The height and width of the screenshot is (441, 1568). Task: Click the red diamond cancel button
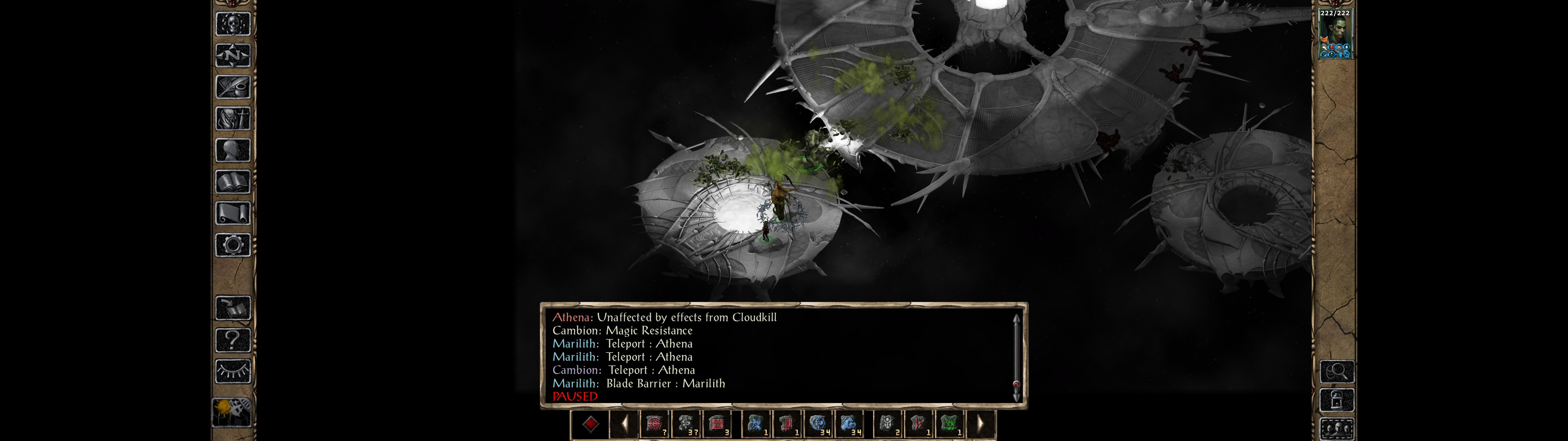coord(590,424)
